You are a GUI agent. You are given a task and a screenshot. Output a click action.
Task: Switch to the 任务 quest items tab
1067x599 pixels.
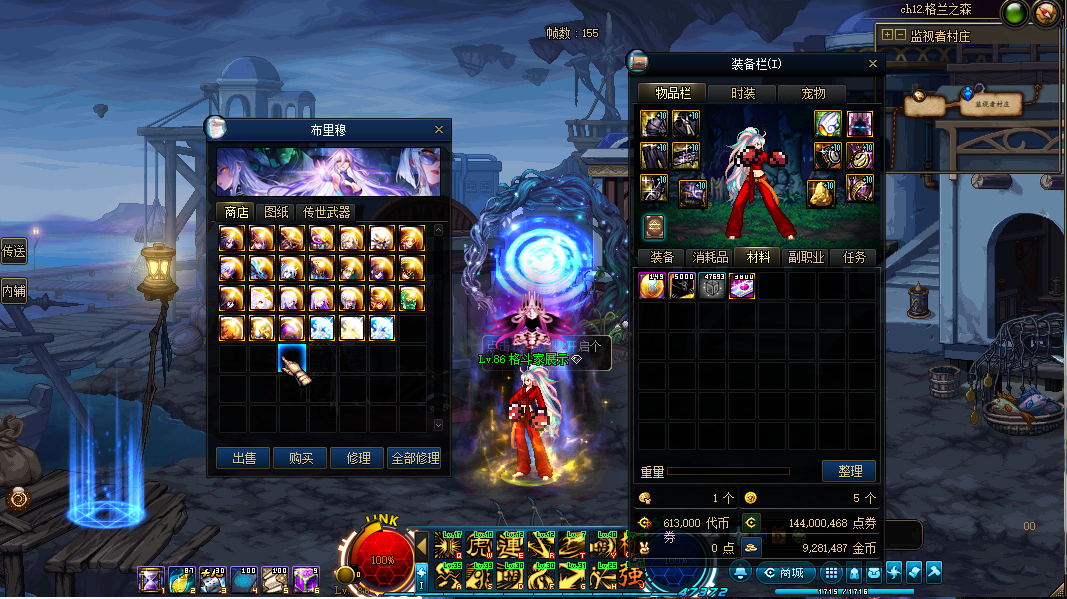(853, 257)
